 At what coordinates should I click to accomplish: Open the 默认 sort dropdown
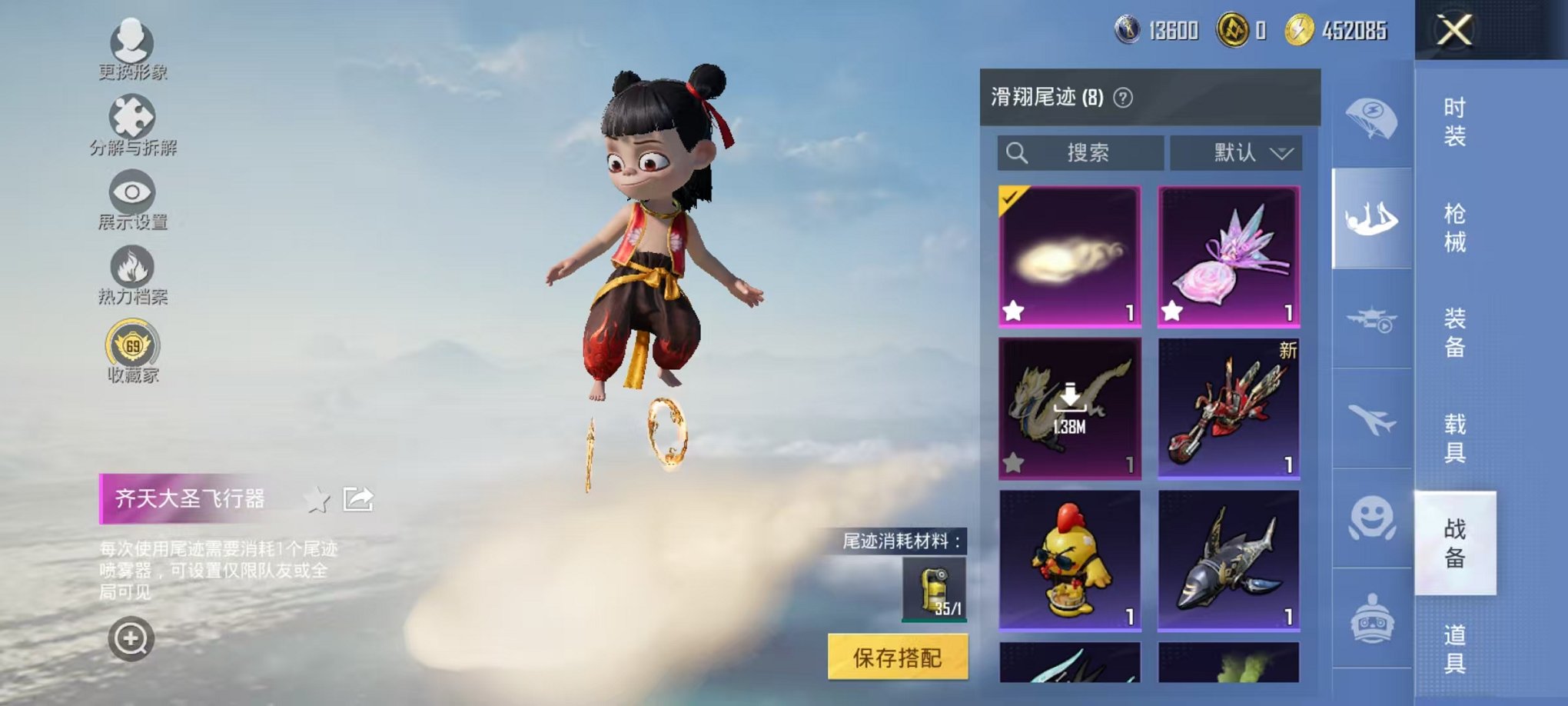pos(1236,152)
